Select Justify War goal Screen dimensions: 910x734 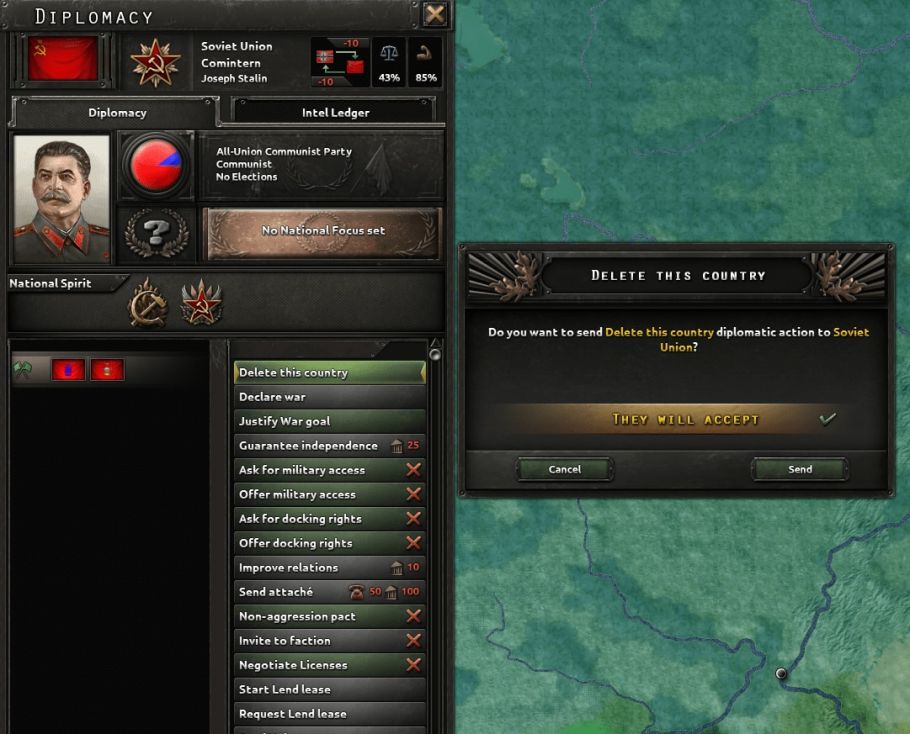(x=329, y=421)
